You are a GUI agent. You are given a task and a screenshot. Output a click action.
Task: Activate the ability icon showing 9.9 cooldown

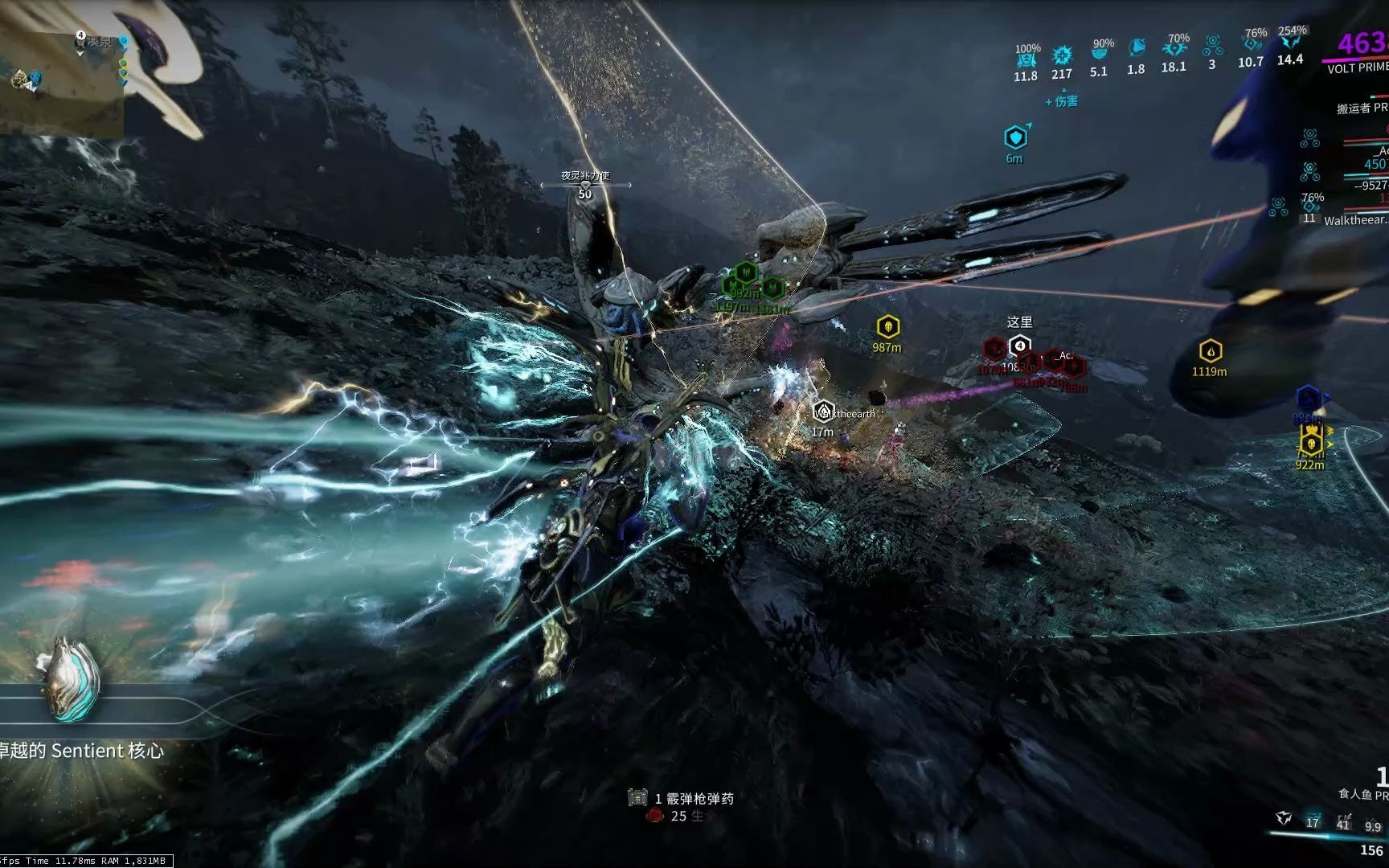click(x=1372, y=823)
